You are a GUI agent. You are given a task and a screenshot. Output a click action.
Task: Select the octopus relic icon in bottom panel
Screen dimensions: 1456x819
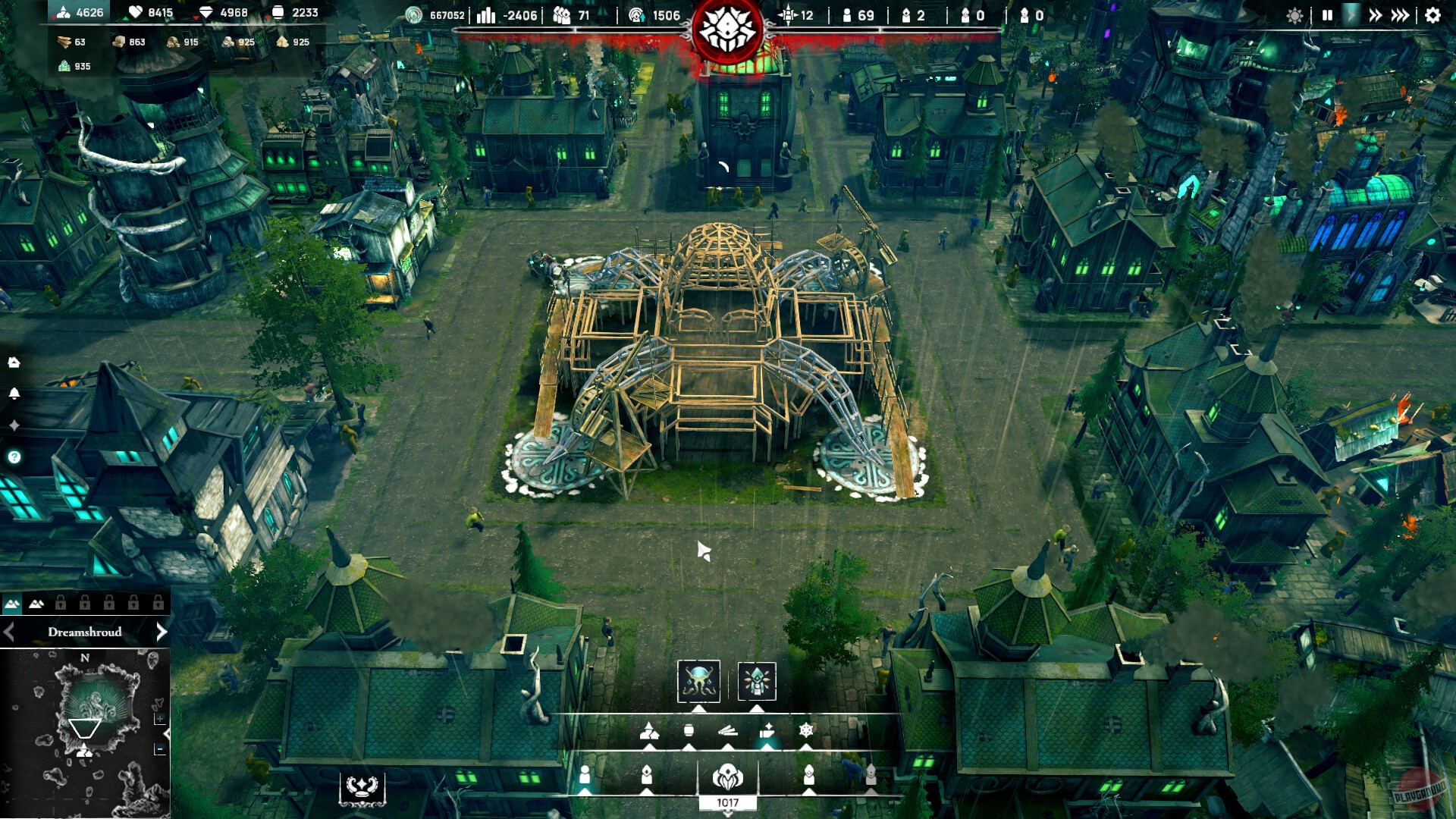point(698,682)
